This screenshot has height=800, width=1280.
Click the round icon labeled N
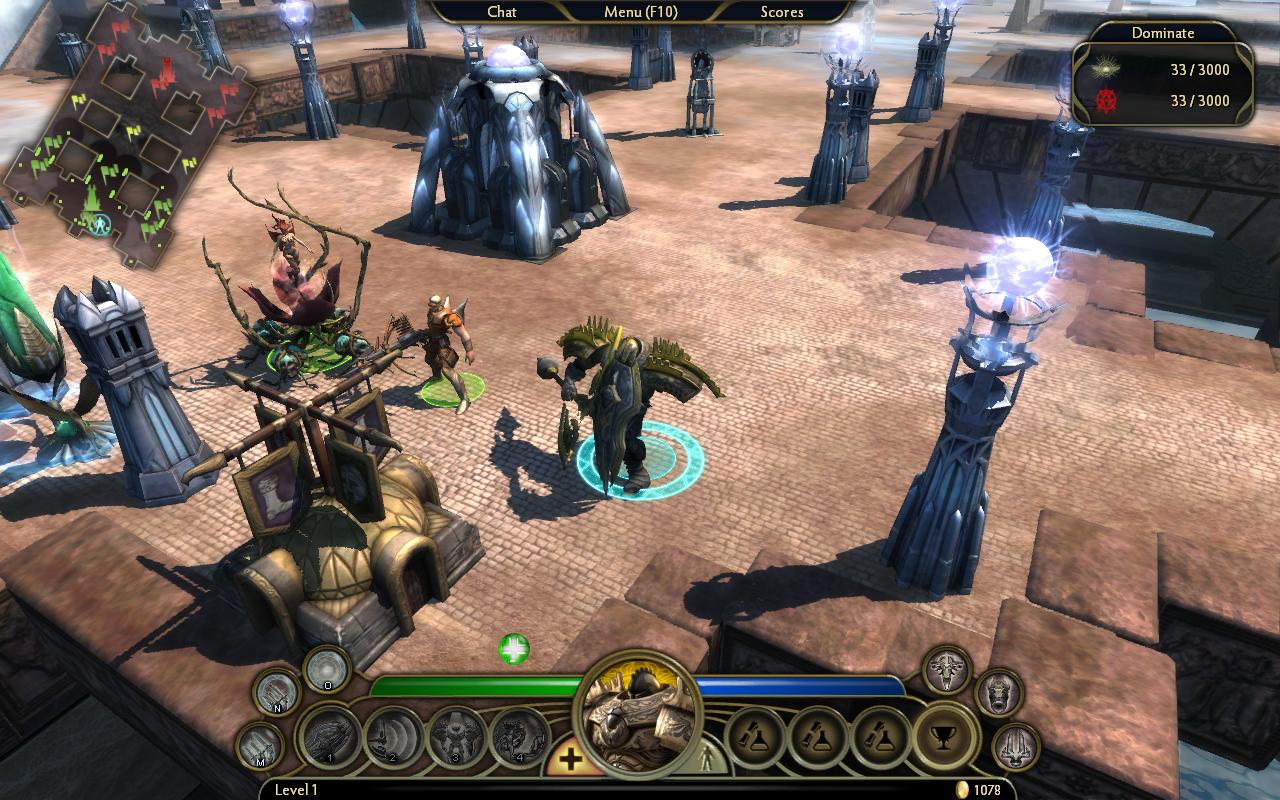276,692
